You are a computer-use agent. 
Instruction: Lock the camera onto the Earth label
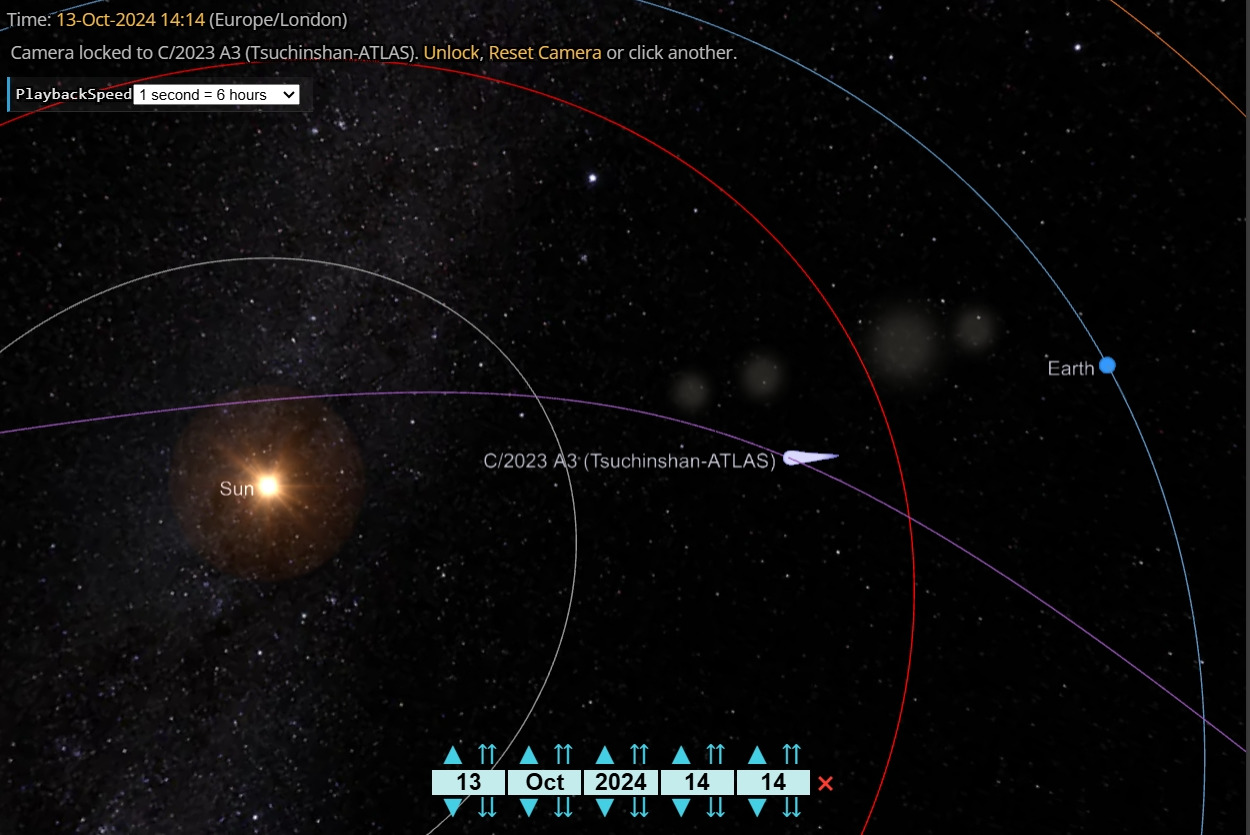click(x=1071, y=368)
